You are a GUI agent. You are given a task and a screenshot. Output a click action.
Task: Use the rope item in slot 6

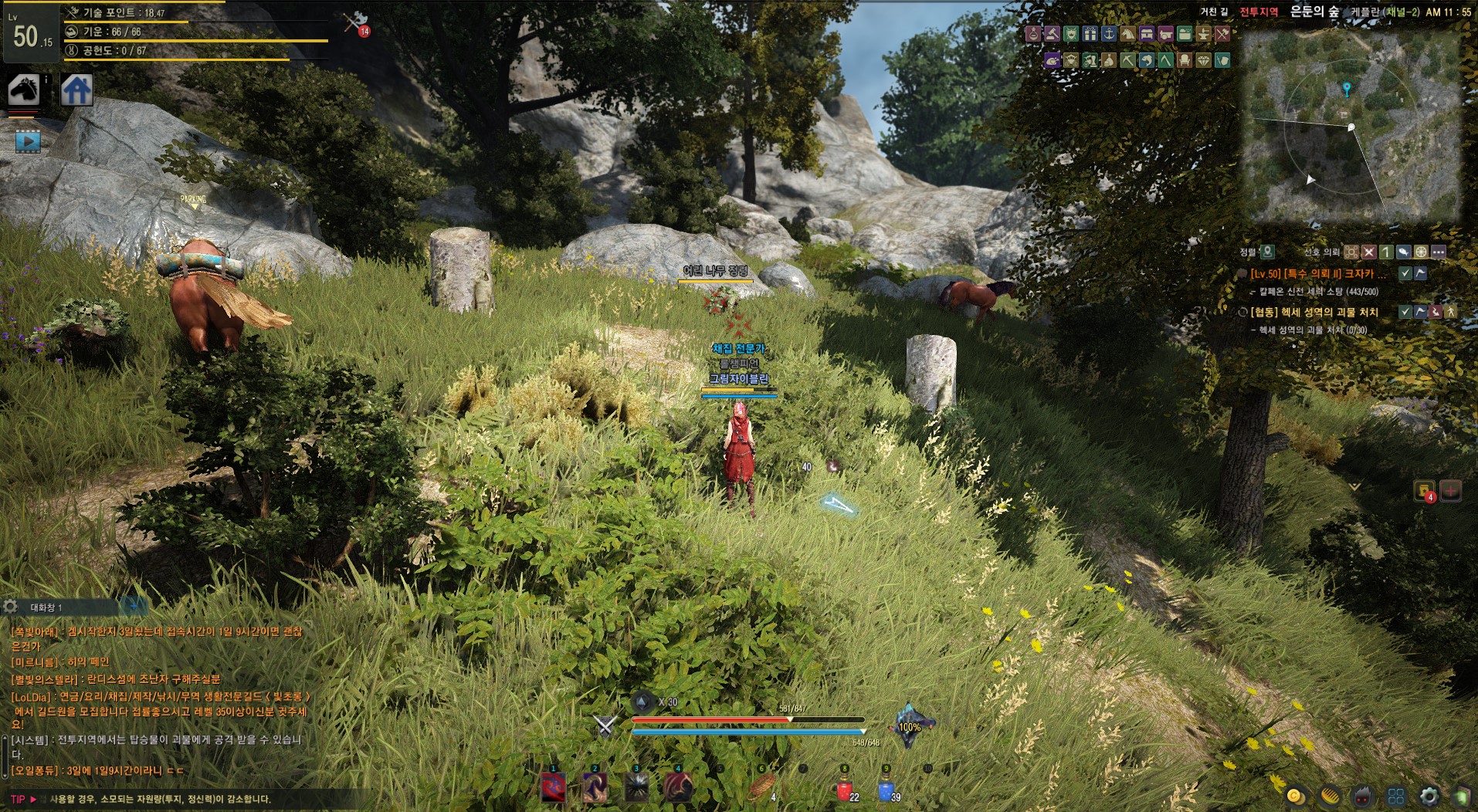(761, 788)
